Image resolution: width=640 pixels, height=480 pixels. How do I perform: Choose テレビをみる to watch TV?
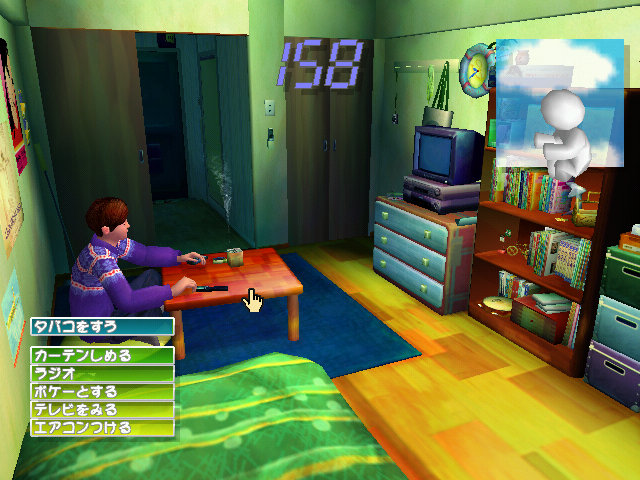coord(102,409)
